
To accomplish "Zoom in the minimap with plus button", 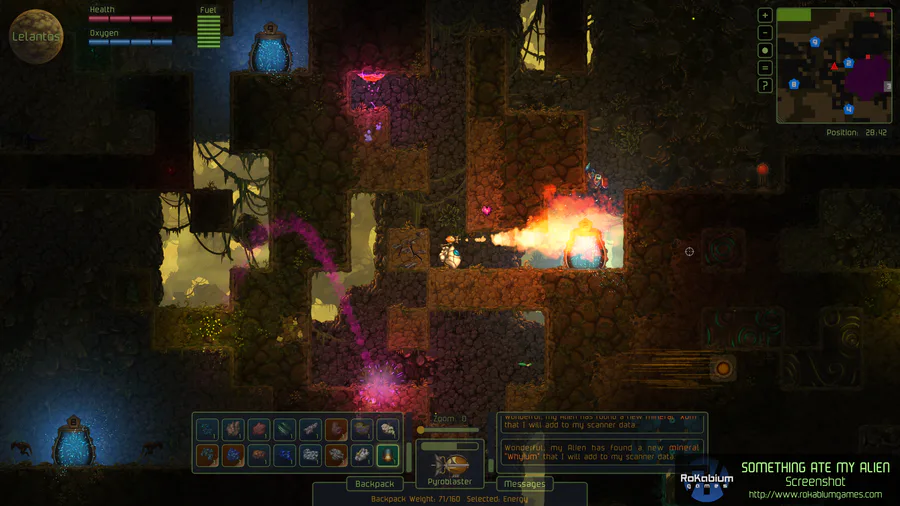I will coord(765,16).
